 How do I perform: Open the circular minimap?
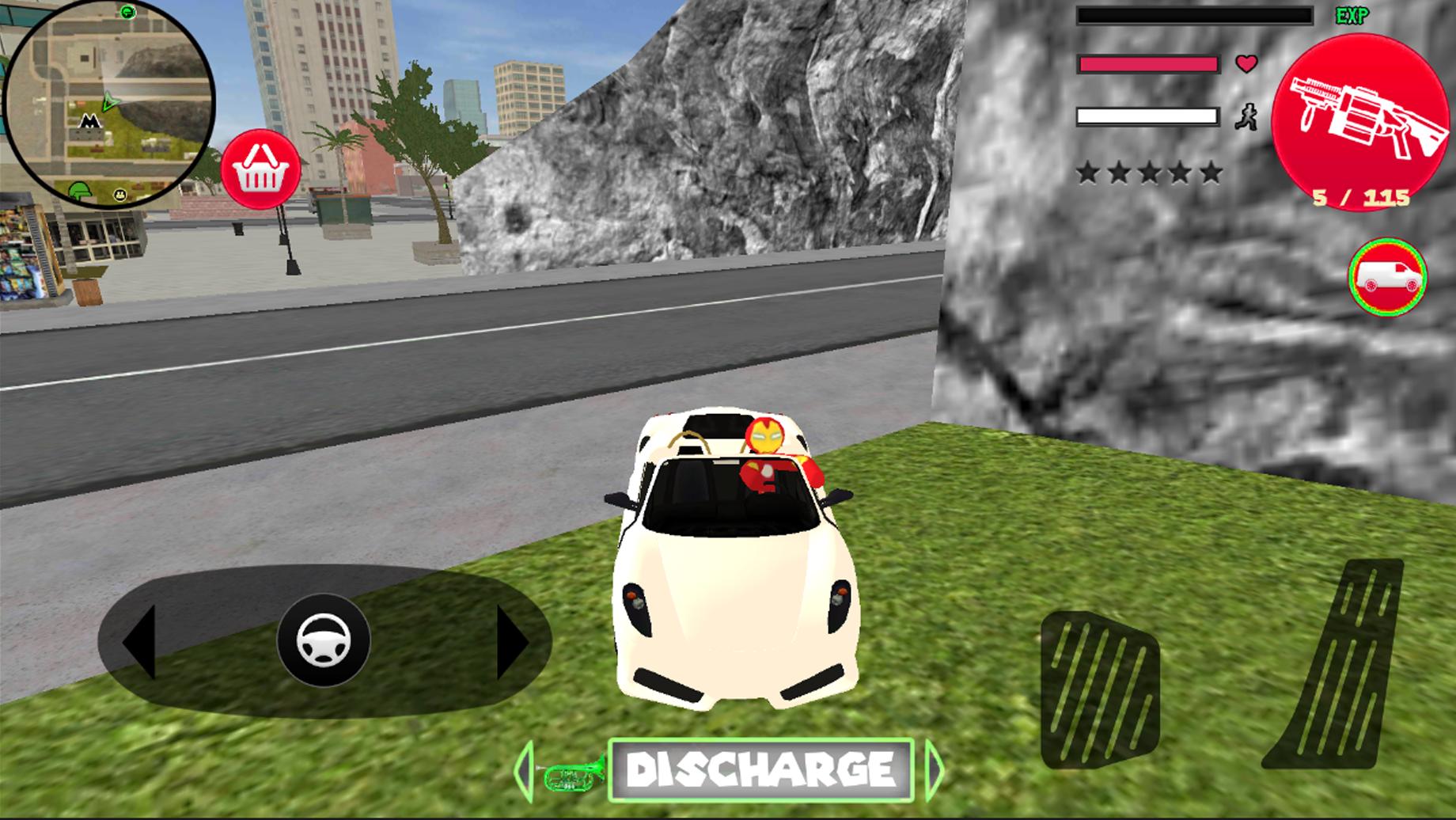coord(108,103)
